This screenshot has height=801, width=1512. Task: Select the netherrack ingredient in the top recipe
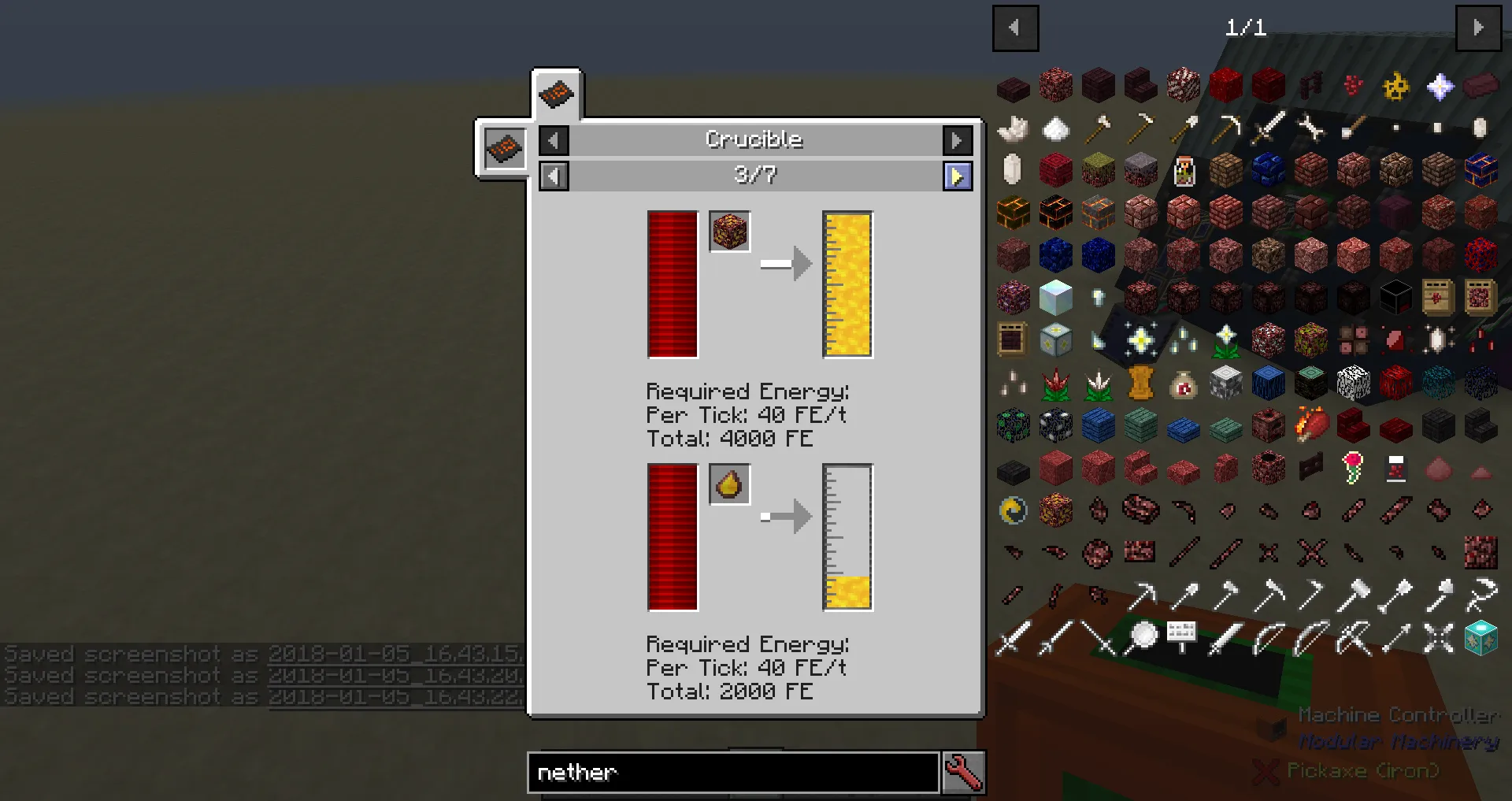pos(729,231)
